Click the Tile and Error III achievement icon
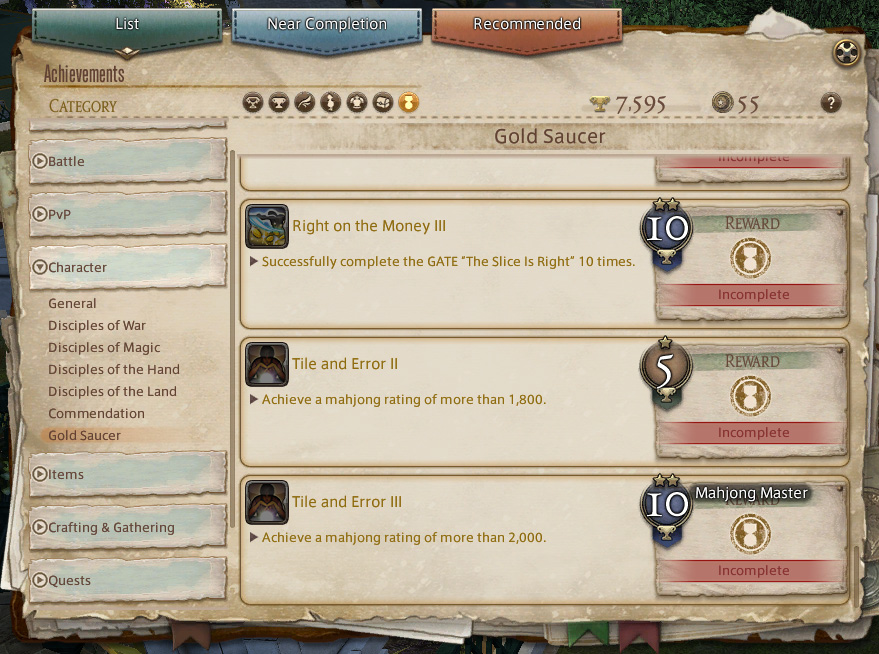Viewport: 879px width, 654px height. coord(267,503)
